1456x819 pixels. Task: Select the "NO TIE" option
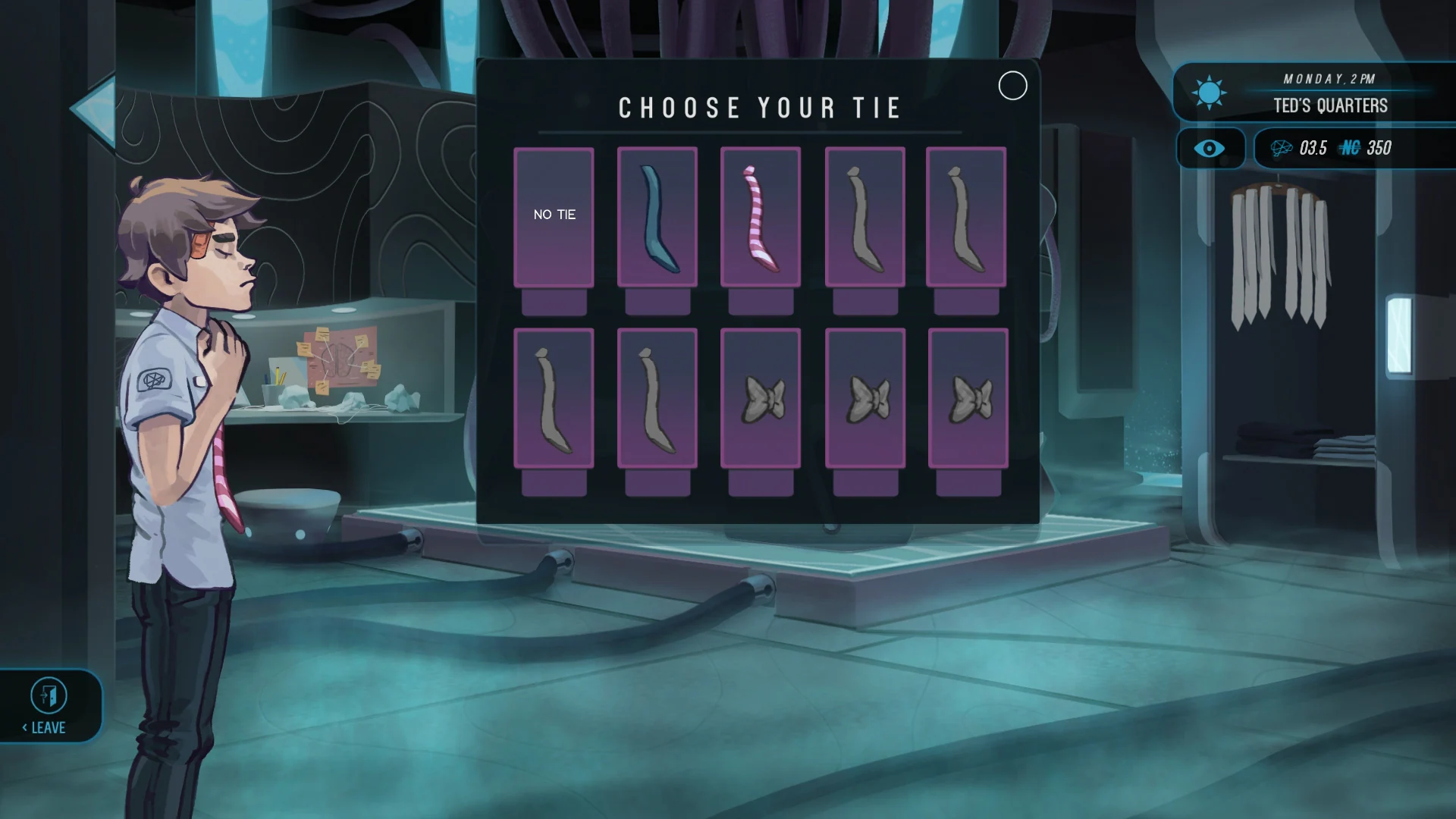pyautogui.click(x=554, y=215)
